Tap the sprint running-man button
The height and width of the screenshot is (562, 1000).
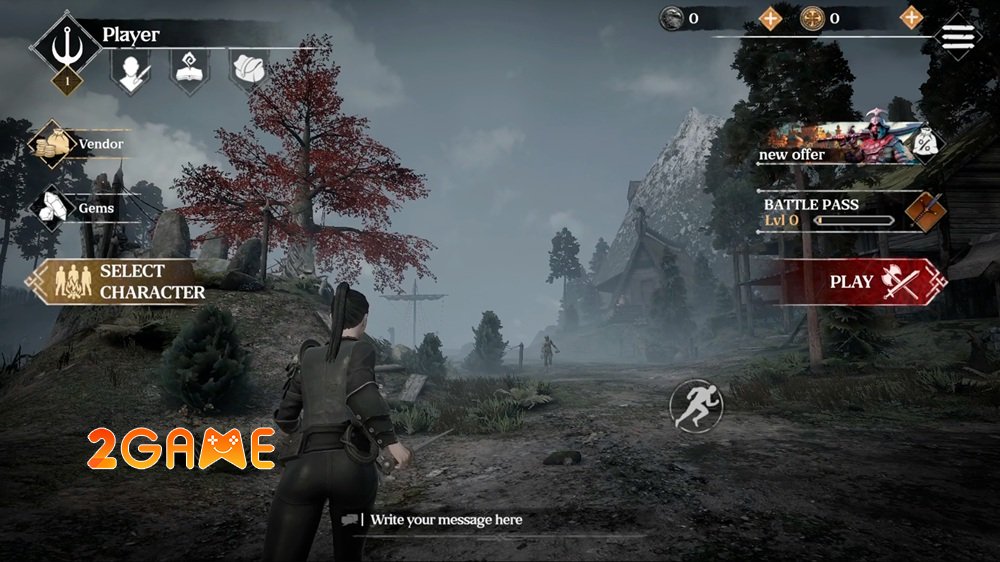[x=692, y=403]
